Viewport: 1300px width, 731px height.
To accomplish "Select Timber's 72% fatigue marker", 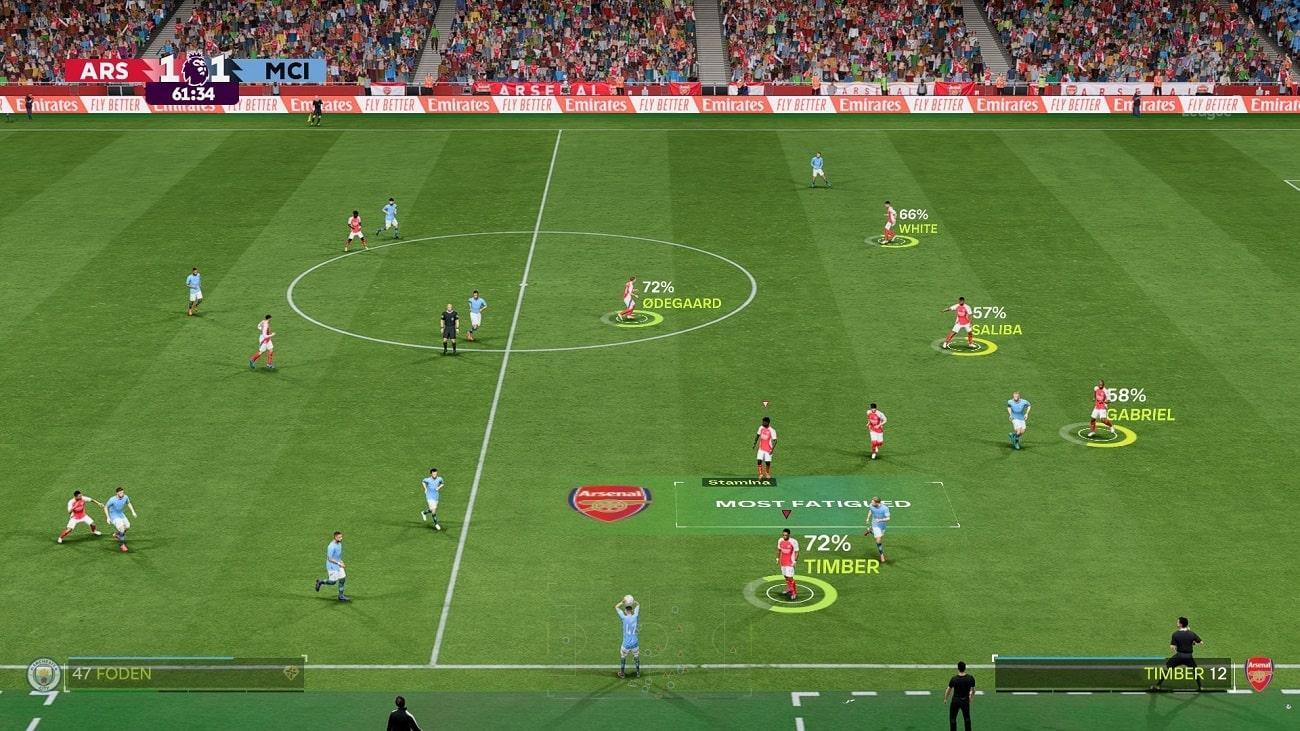I will (x=790, y=593).
